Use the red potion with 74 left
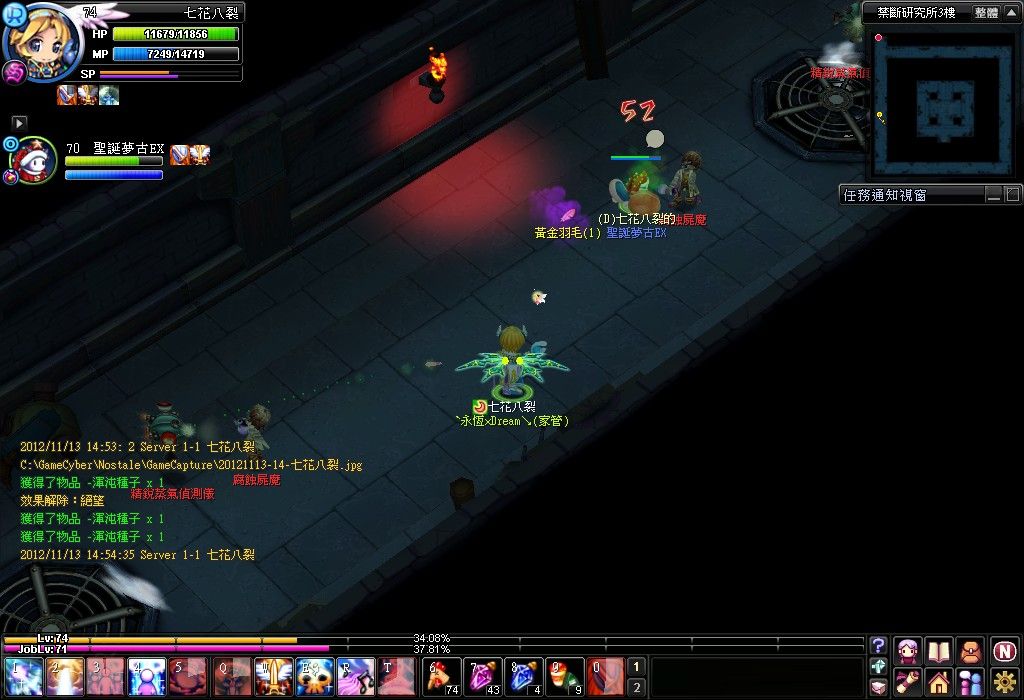This screenshot has height=700, width=1024. 441,676
